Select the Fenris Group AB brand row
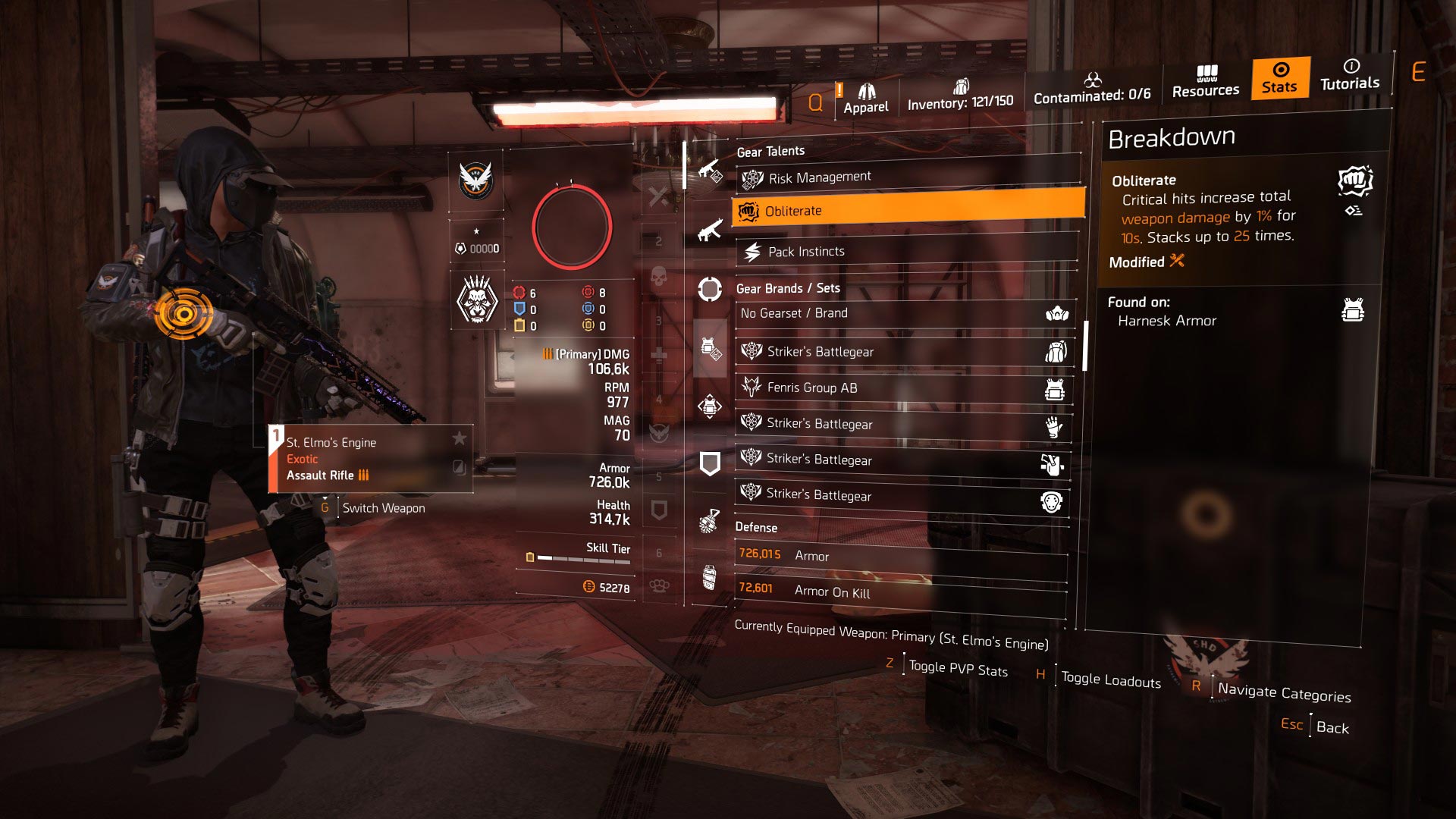Image resolution: width=1456 pixels, height=819 pixels. [x=903, y=388]
